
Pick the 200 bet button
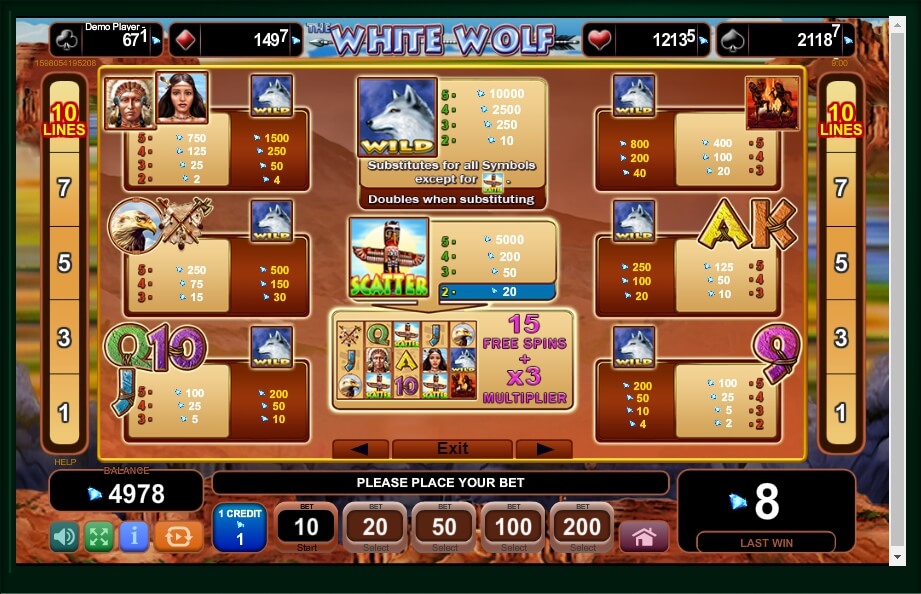coord(582,527)
